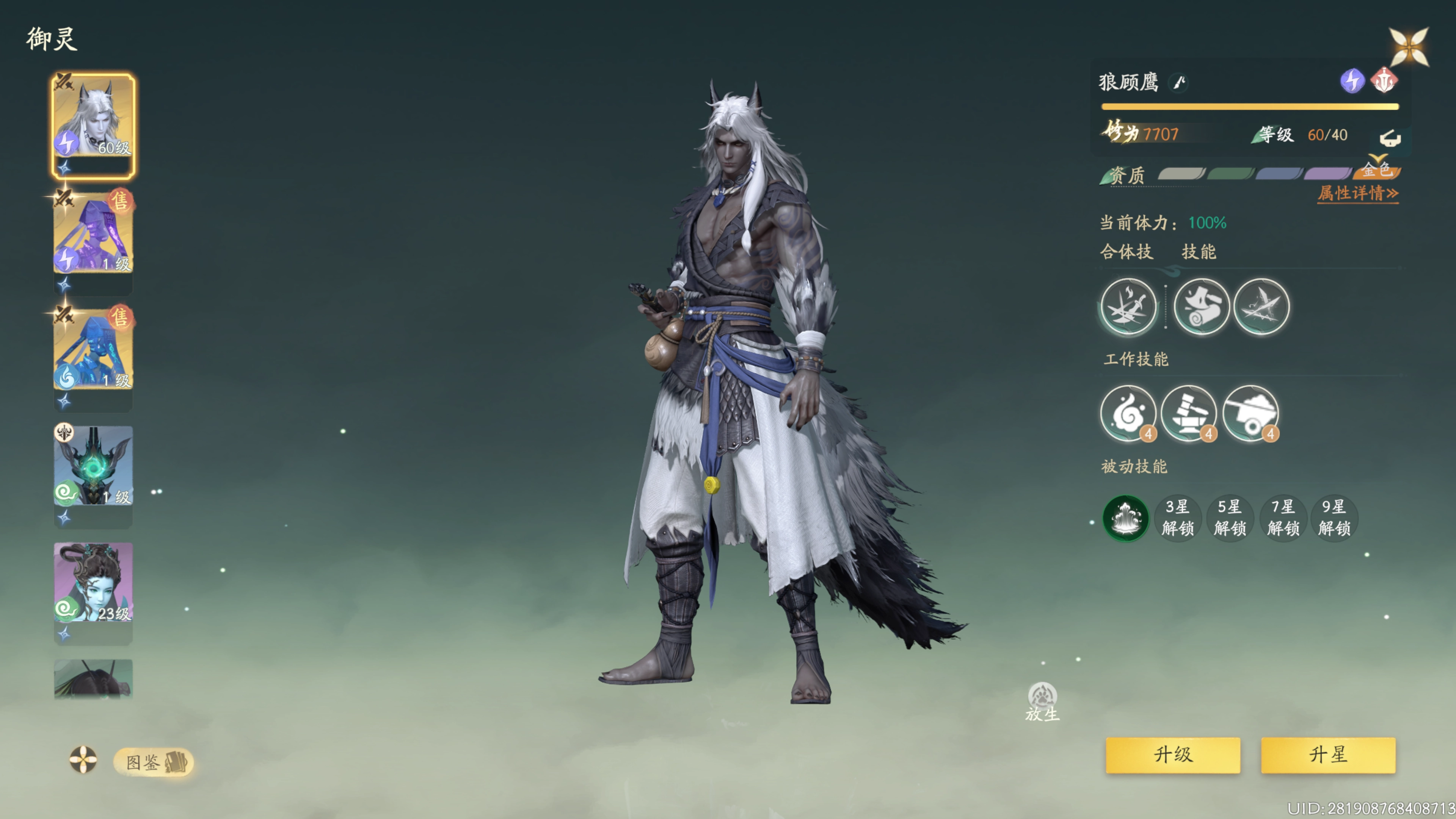
Task: Check the 3星解锁 passive skill slot
Action: (1177, 518)
